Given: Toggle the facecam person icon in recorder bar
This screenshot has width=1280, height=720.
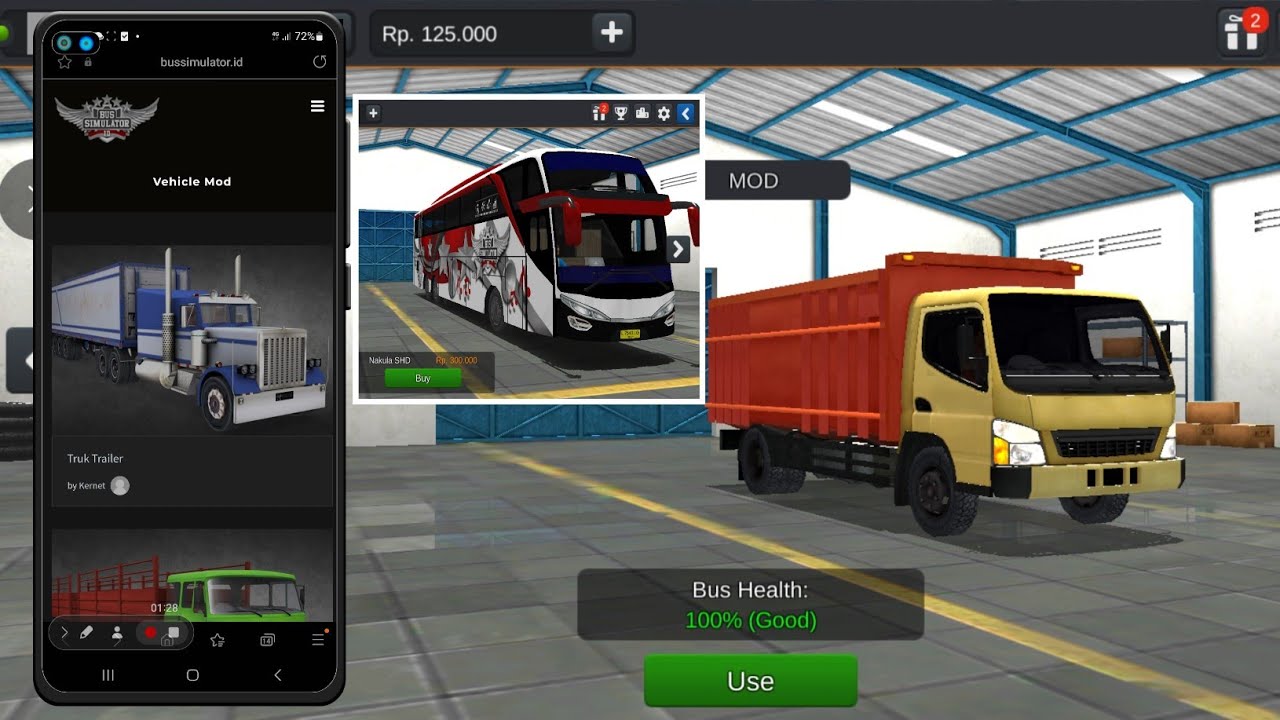Looking at the screenshot, I should 118,633.
